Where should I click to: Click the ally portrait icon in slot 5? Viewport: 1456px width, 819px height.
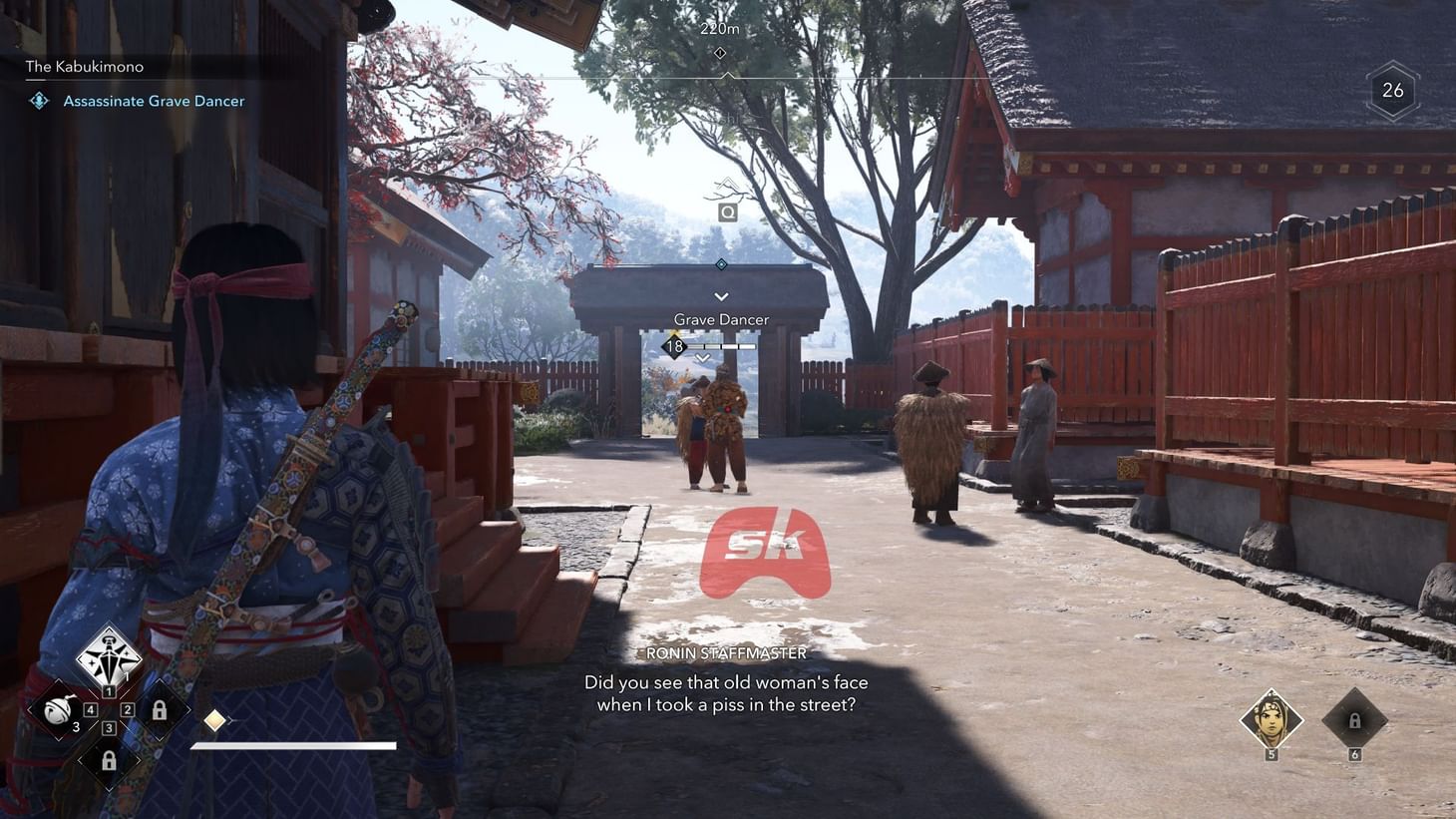[1272, 719]
